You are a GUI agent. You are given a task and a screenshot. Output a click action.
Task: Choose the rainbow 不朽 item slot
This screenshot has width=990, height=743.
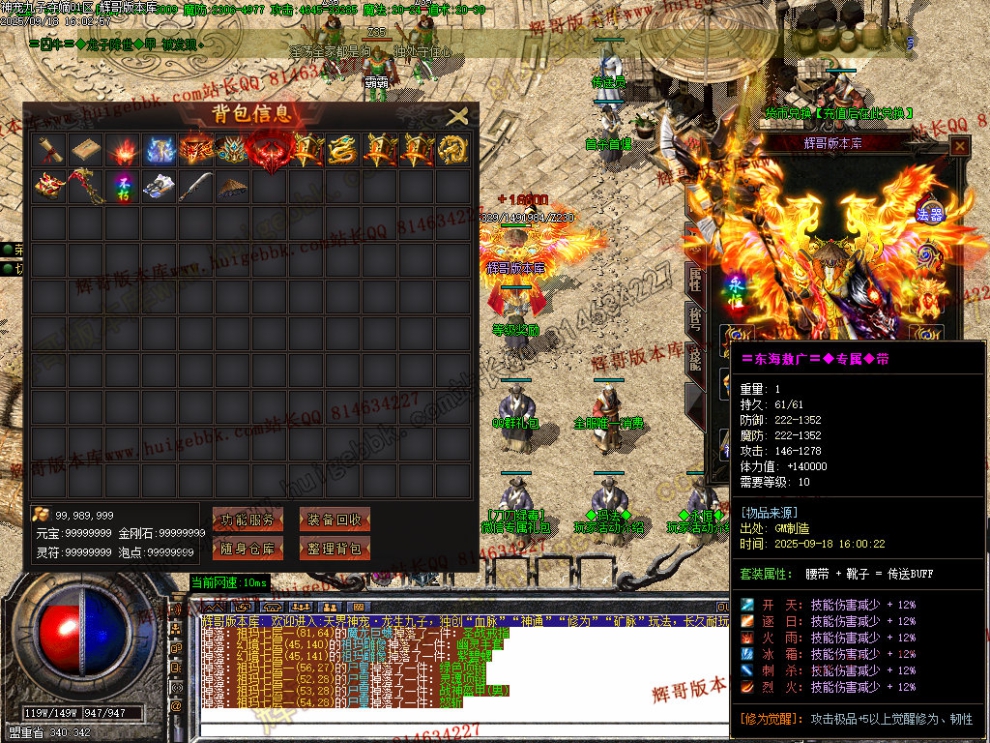(122, 186)
